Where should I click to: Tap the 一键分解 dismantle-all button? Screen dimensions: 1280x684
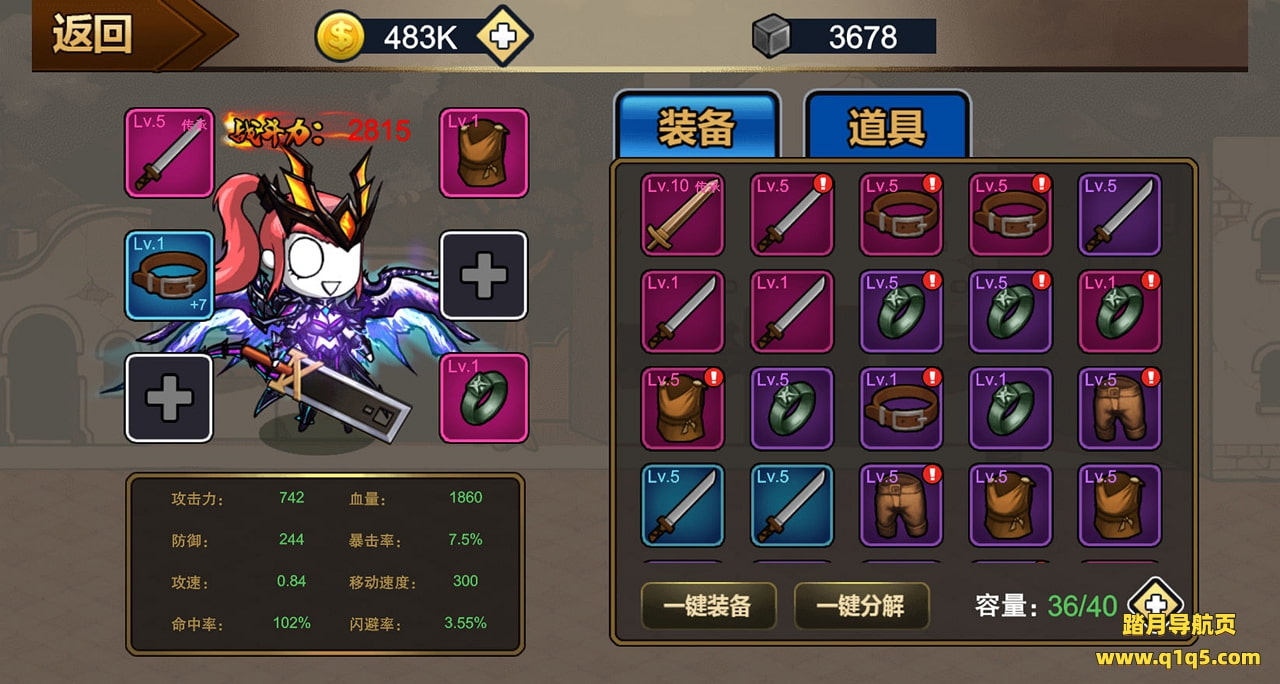tap(861, 605)
